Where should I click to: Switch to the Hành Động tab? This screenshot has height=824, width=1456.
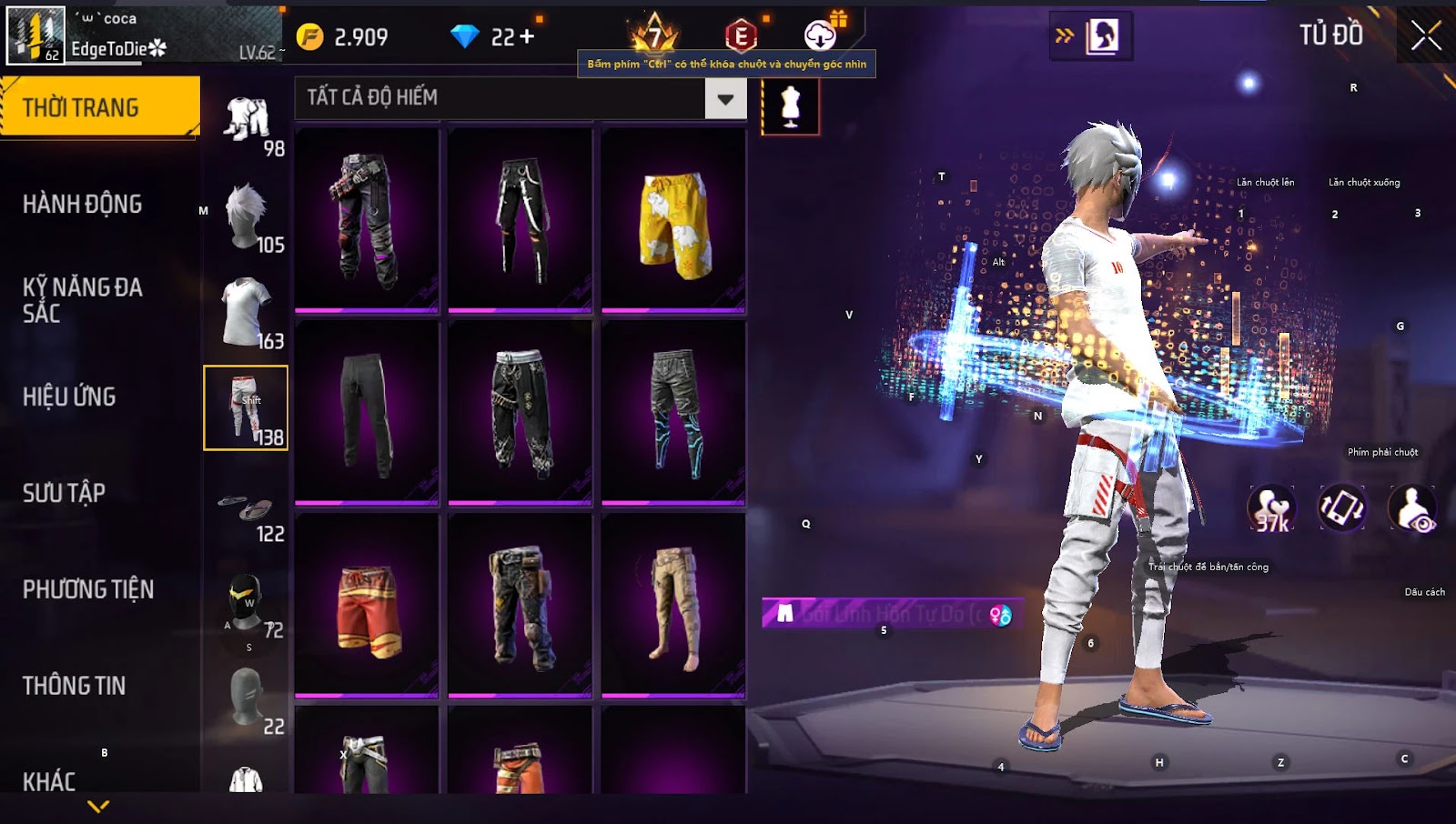tap(82, 204)
